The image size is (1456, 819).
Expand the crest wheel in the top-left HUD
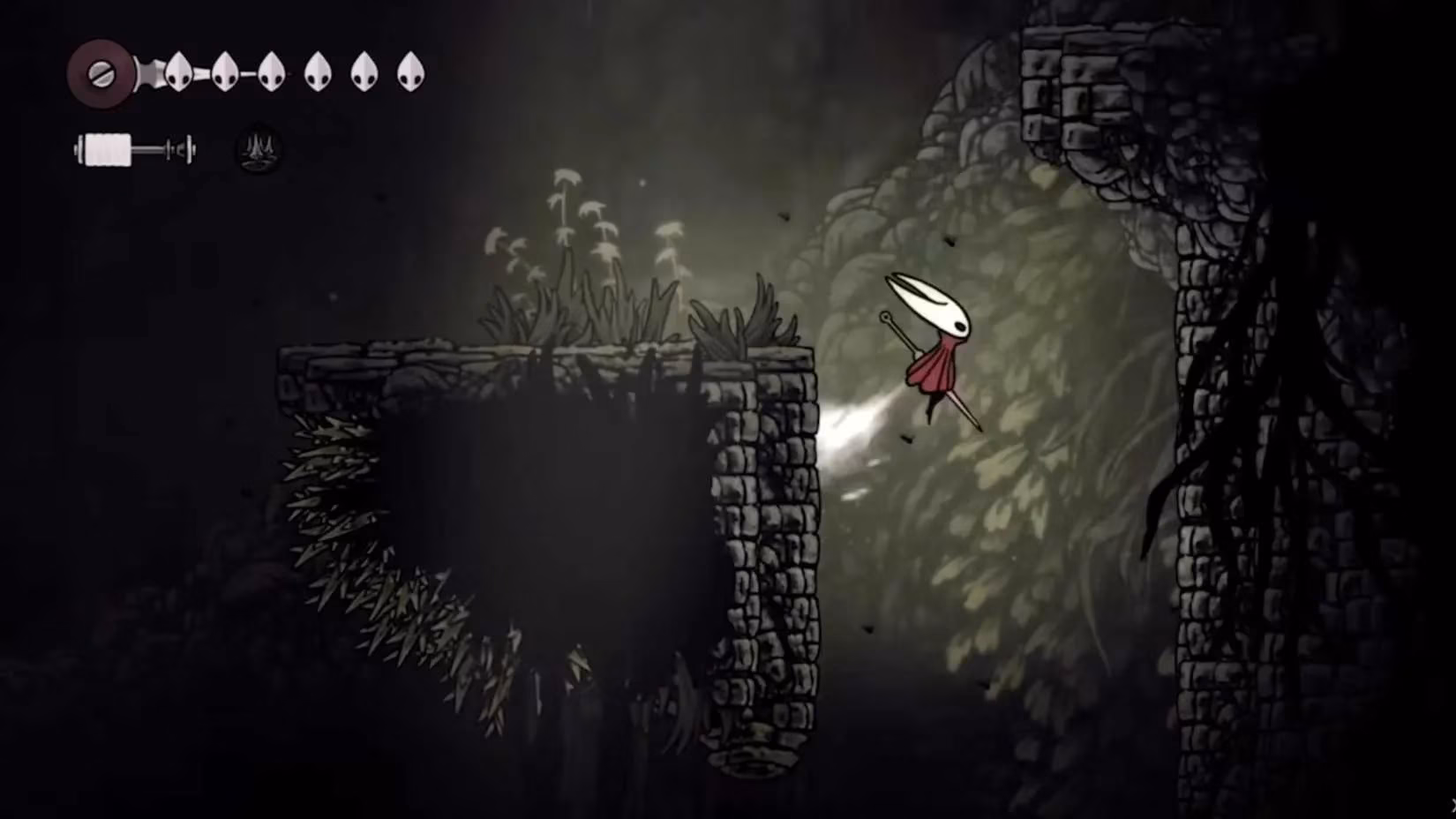pos(101,73)
